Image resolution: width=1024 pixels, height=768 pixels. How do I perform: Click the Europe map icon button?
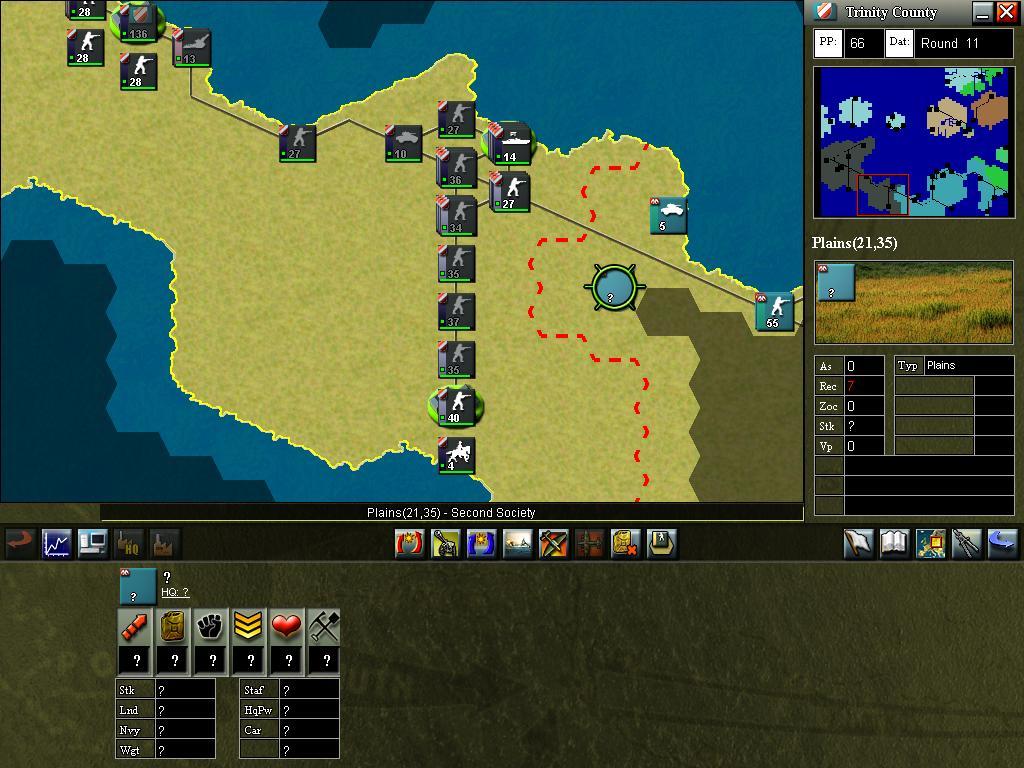click(930, 543)
